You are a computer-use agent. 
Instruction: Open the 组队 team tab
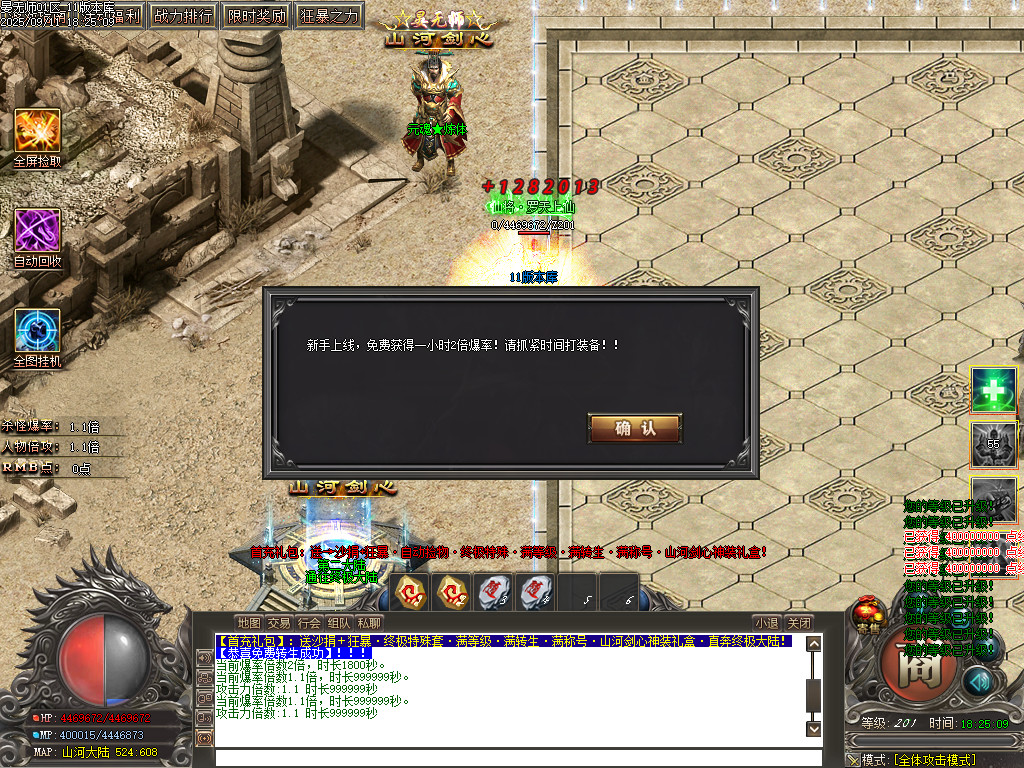[x=339, y=622]
